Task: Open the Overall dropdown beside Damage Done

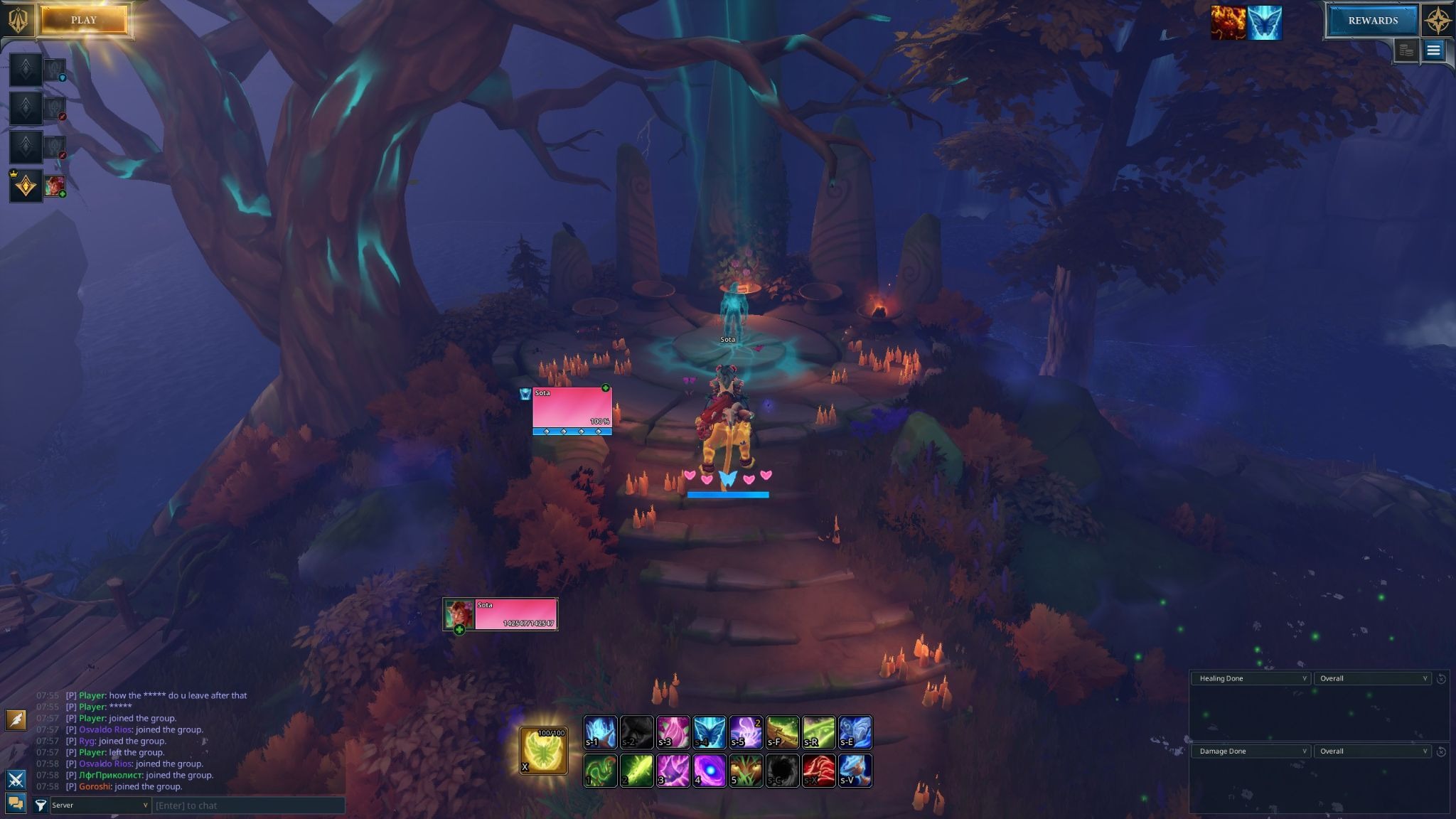Action: tap(1374, 751)
